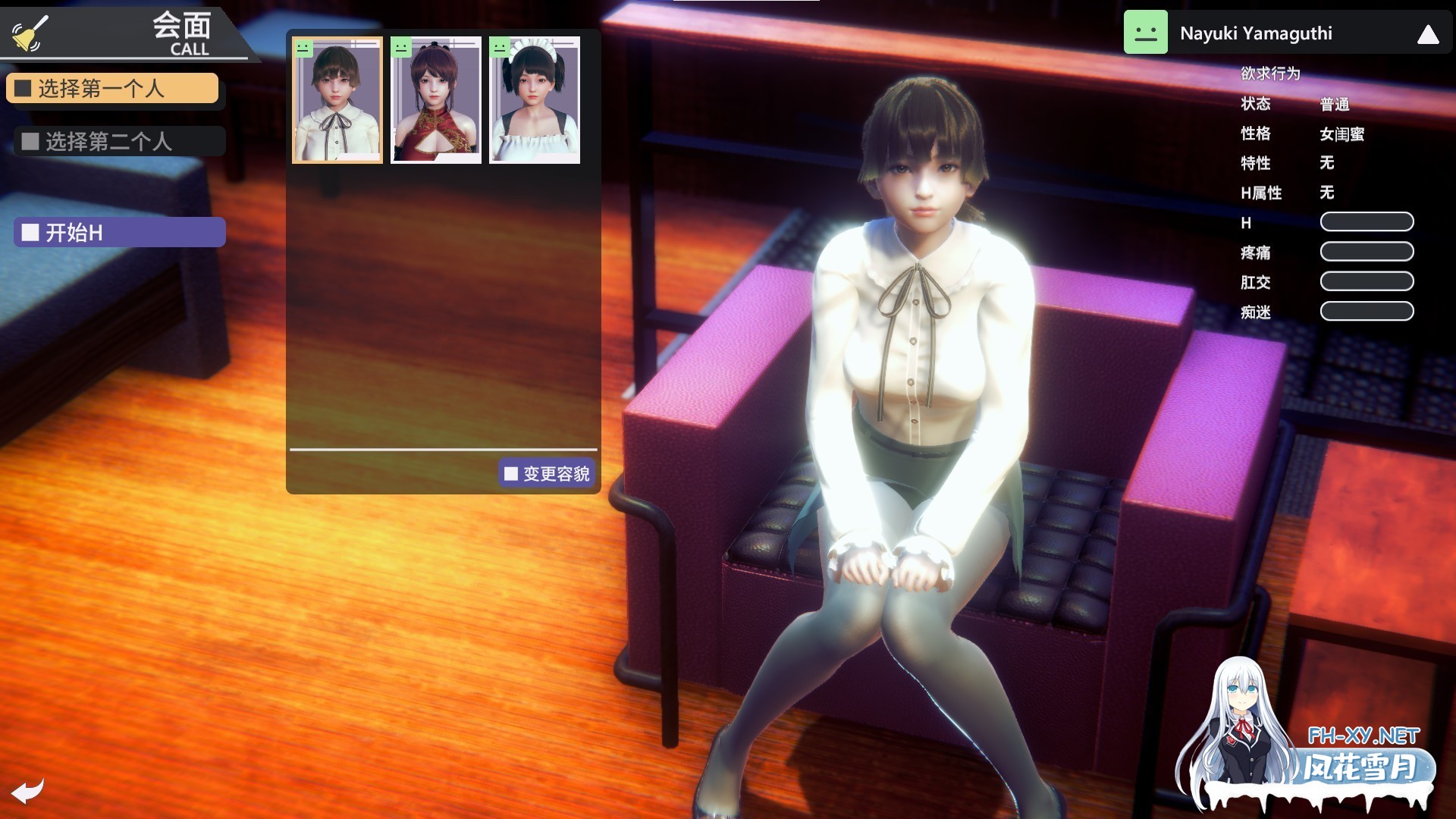Click mood badge on the maid character card
The image size is (1456, 819).
pyautogui.click(x=500, y=48)
